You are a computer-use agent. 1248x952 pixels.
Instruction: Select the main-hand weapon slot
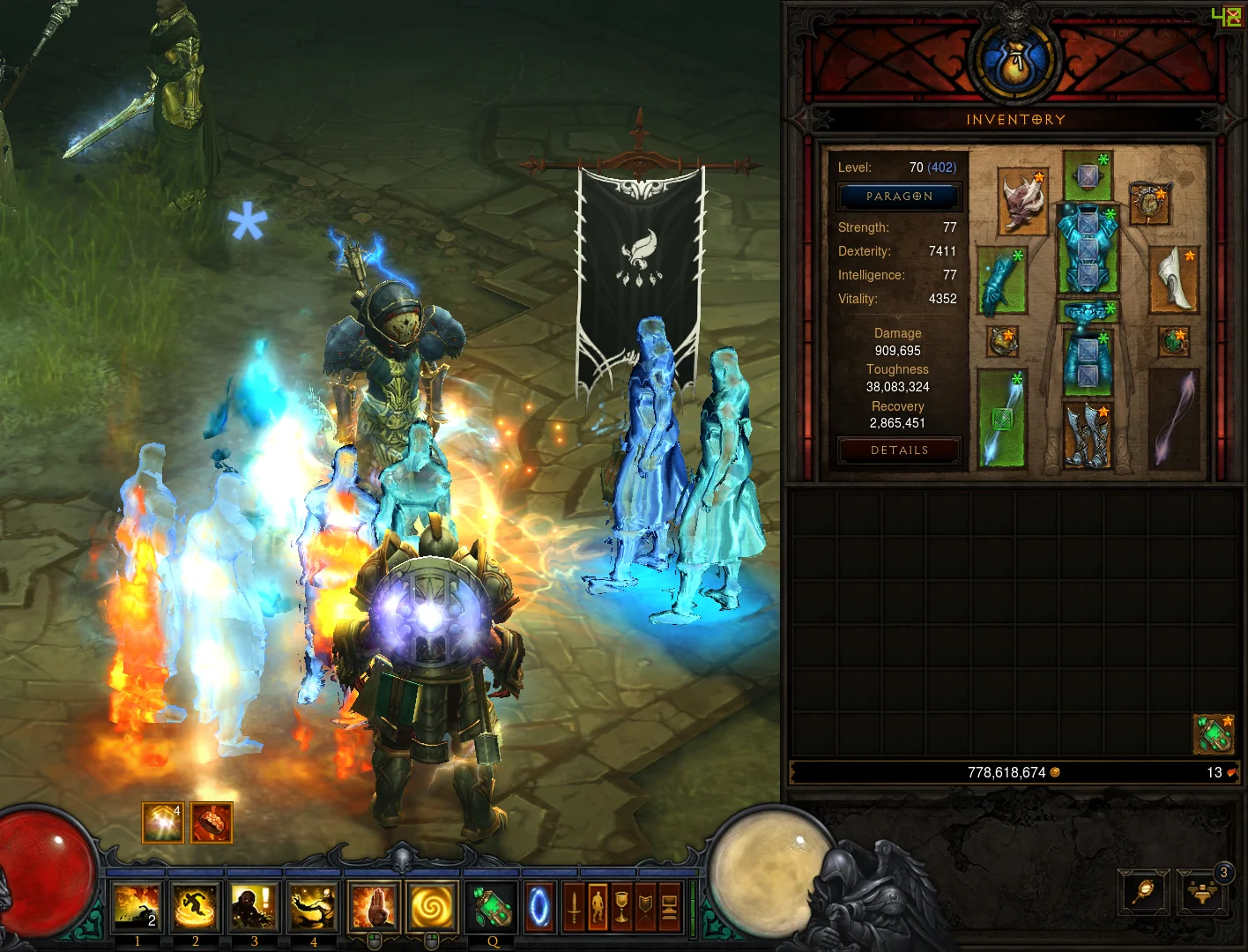tap(1002, 419)
